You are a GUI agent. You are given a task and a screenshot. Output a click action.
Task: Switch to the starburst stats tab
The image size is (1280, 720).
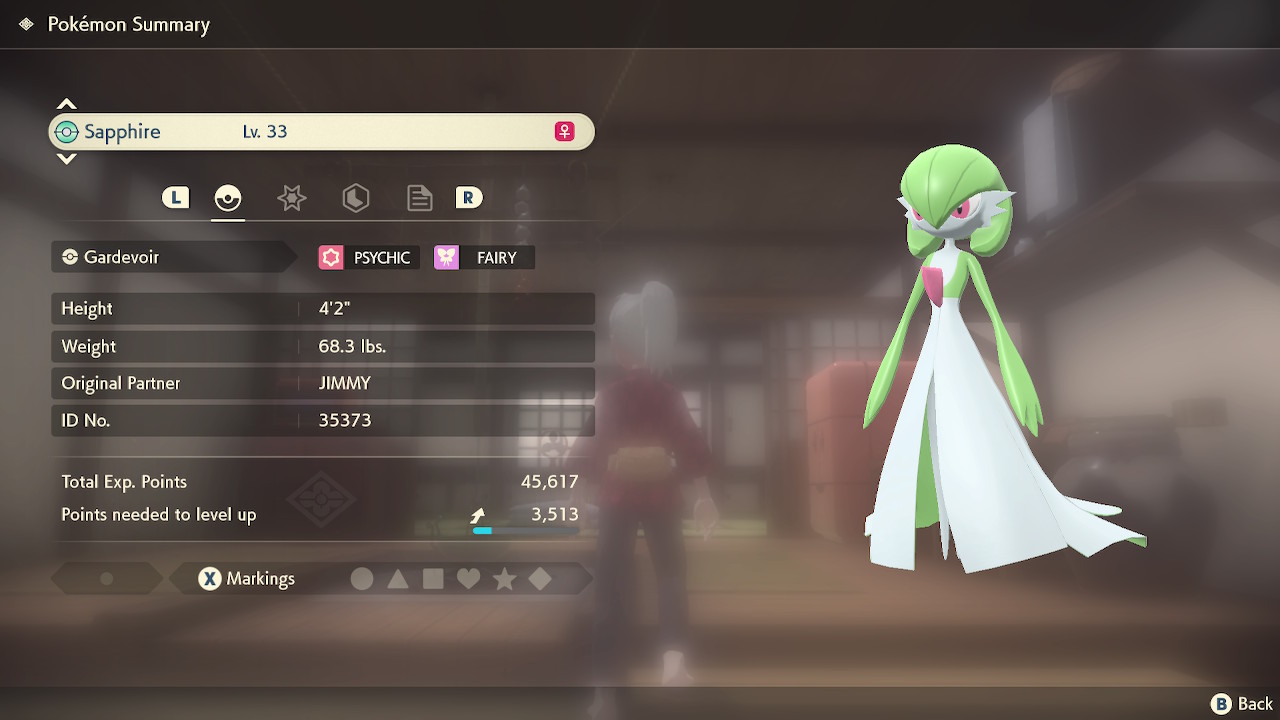coord(291,198)
